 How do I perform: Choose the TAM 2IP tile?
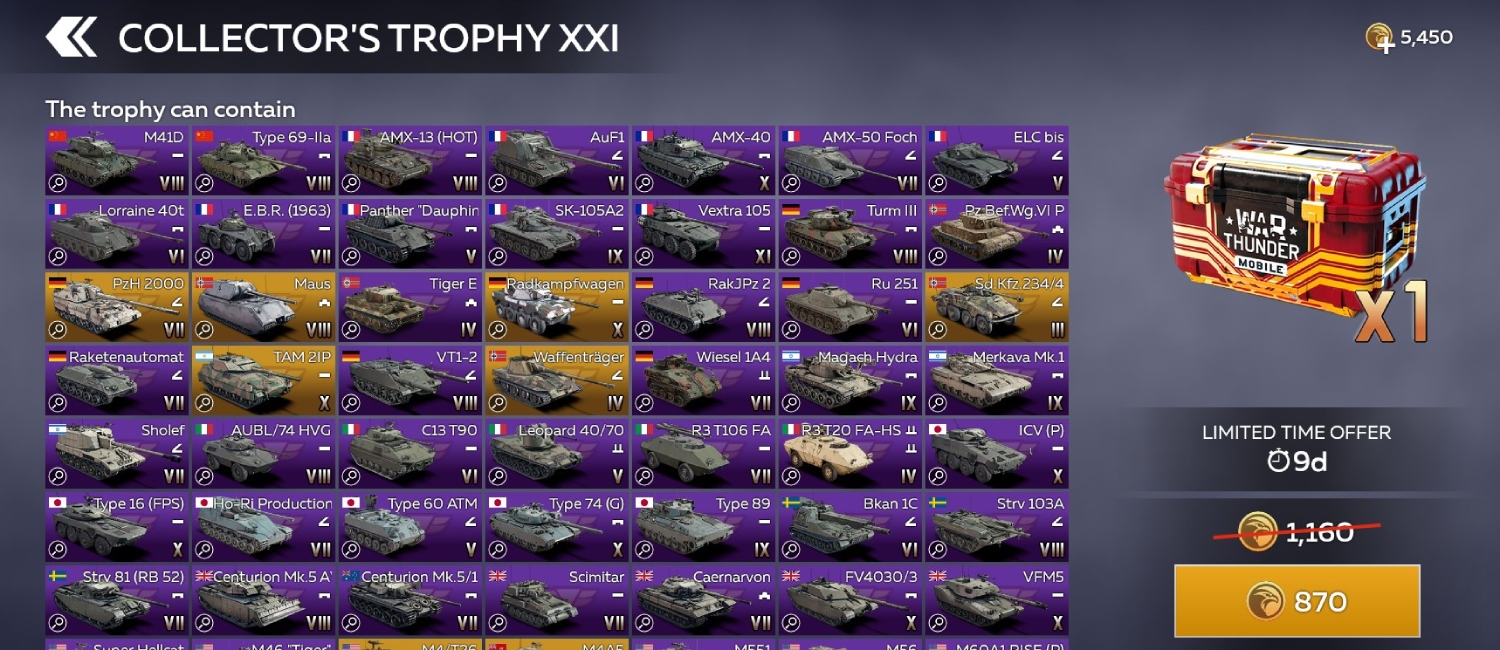263,380
